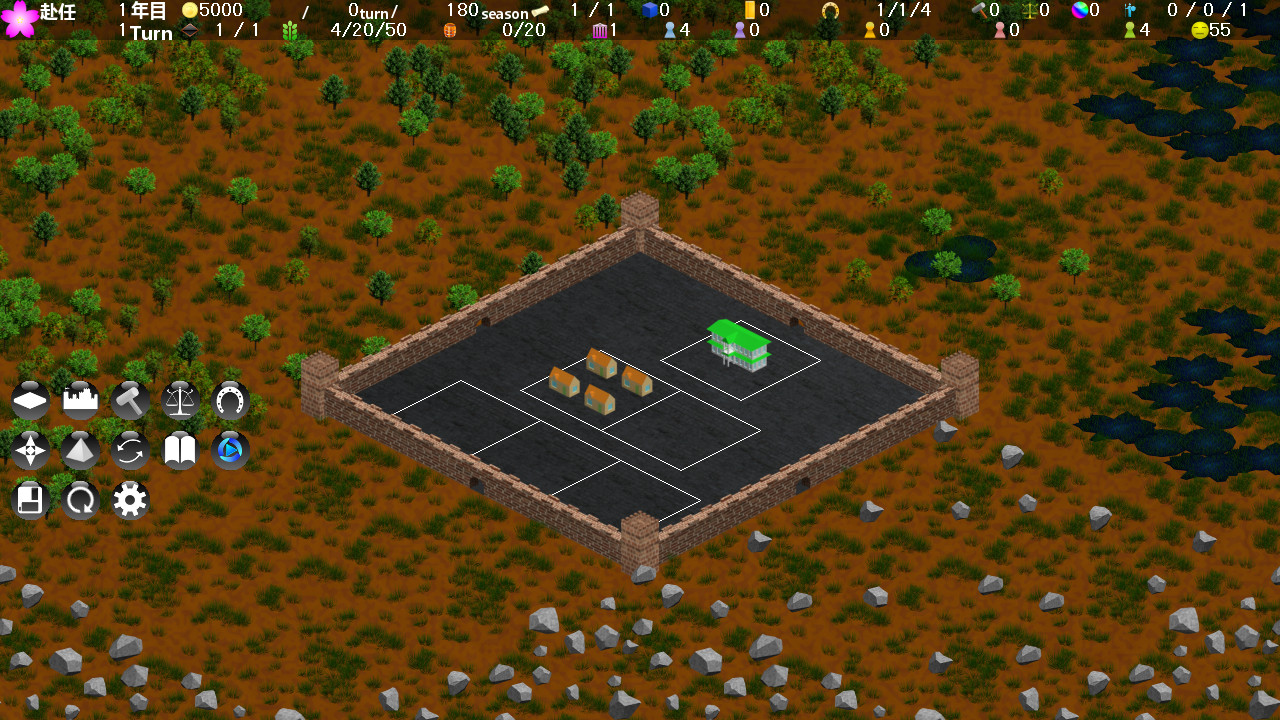Save the game with the floppy disk
Image resolution: width=1280 pixels, height=720 pixels.
31,500
